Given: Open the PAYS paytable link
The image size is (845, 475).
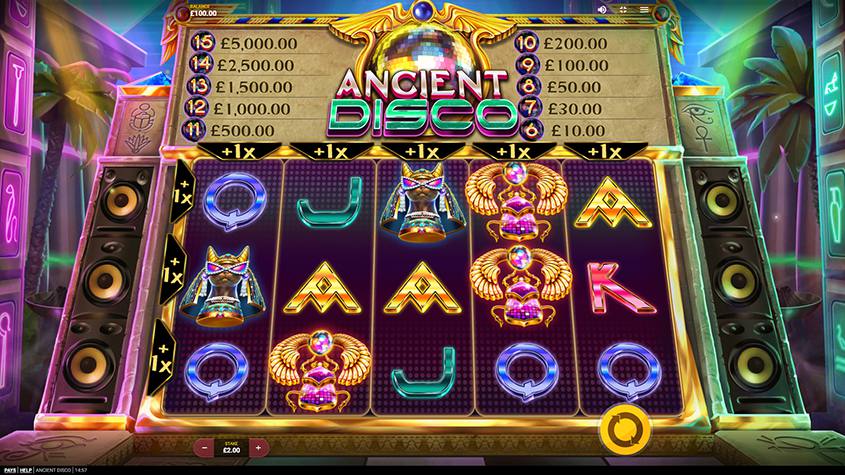Looking at the screenshot, I should (x=9, y=471).
